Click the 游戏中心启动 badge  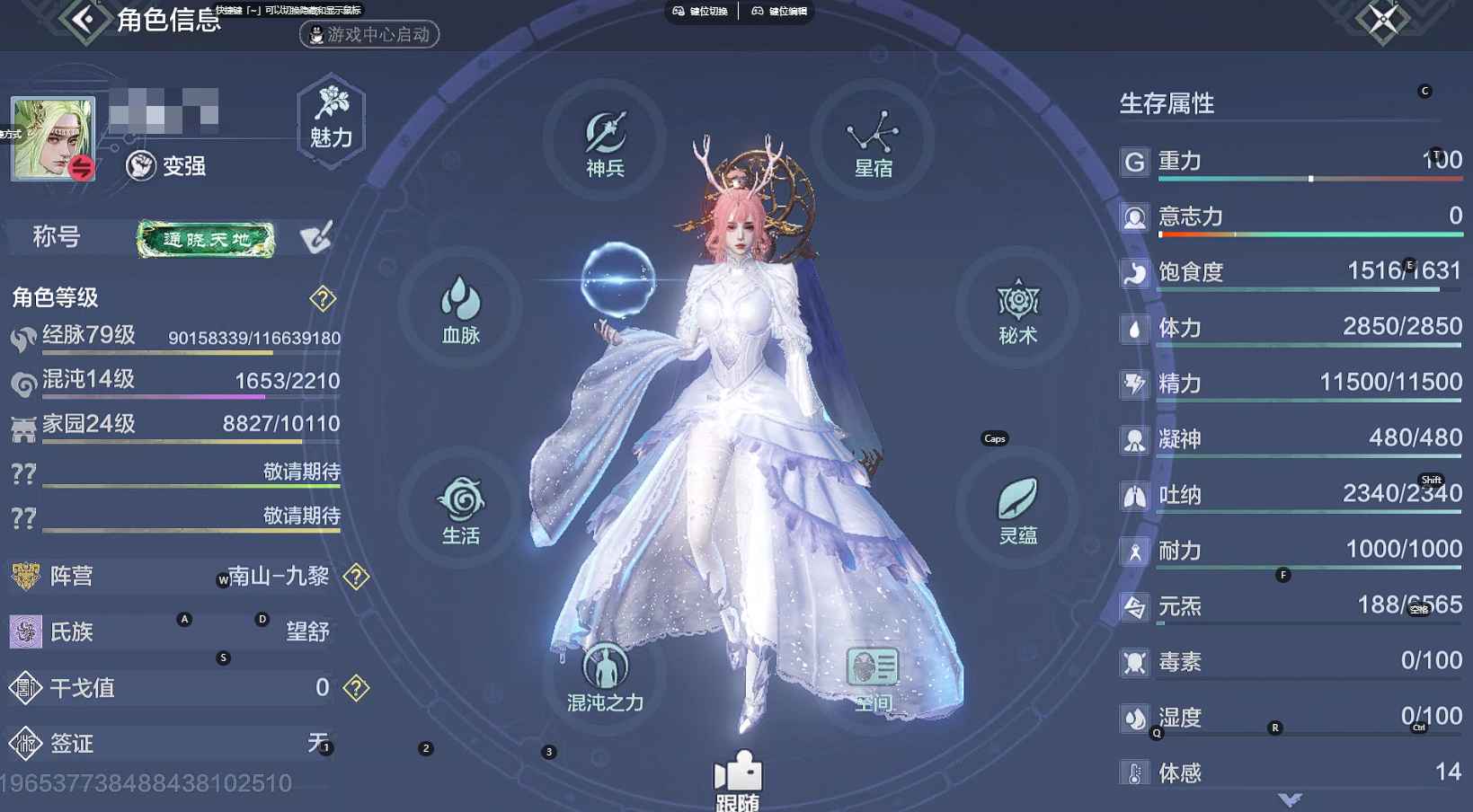tap(369, 35)
